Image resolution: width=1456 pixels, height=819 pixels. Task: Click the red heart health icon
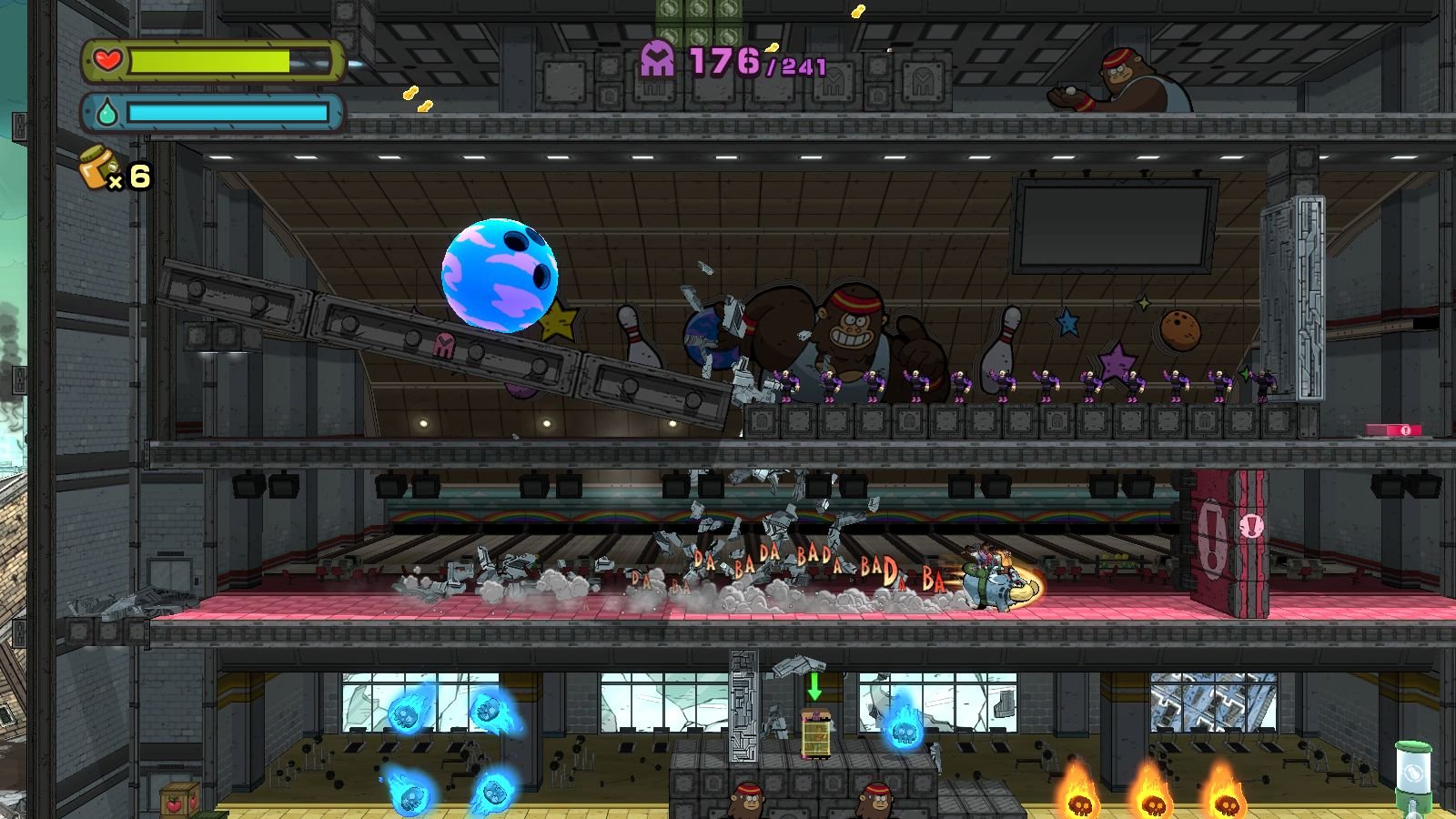point(107,61)
